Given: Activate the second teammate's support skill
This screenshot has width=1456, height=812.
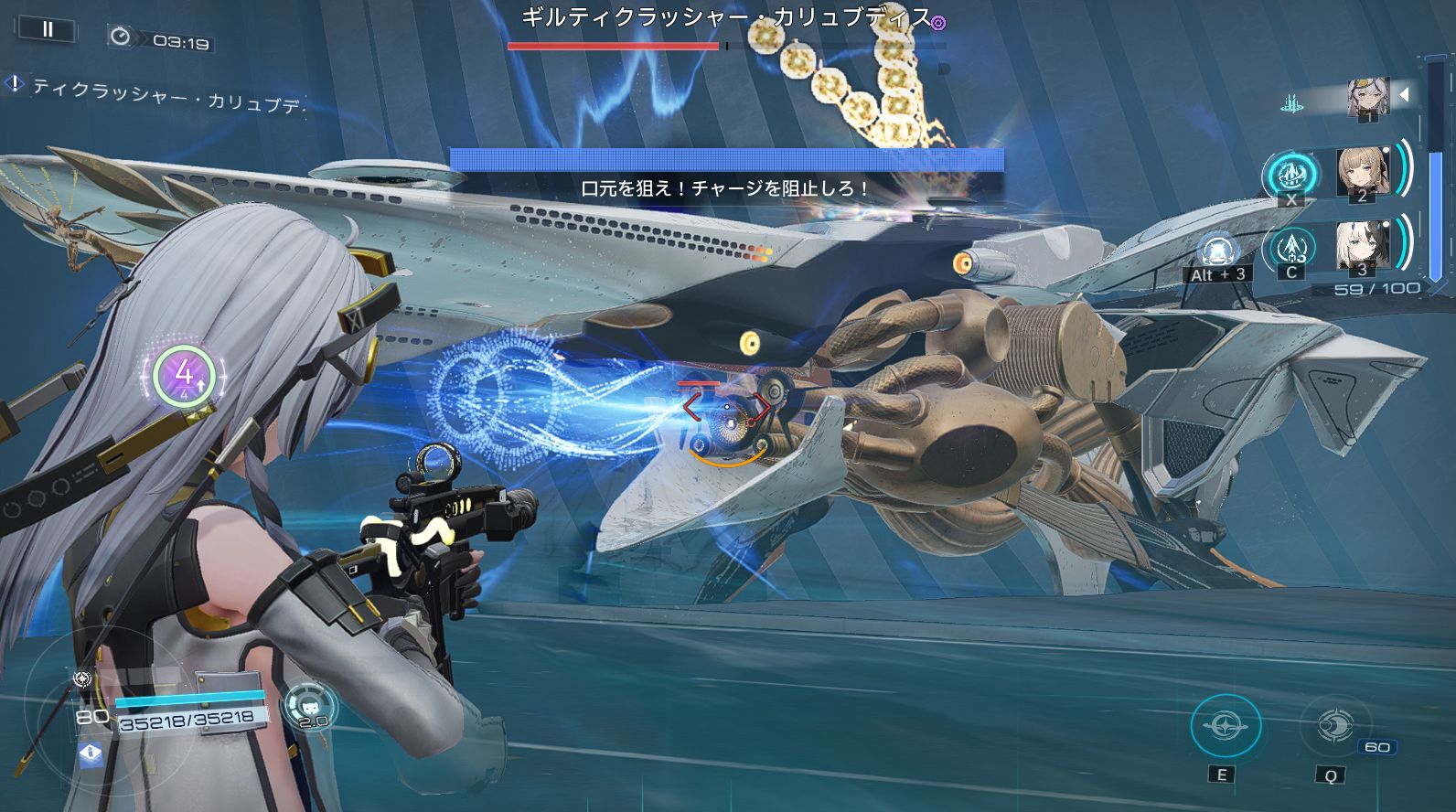Looking at the screenshot, I should (1291, 174).
